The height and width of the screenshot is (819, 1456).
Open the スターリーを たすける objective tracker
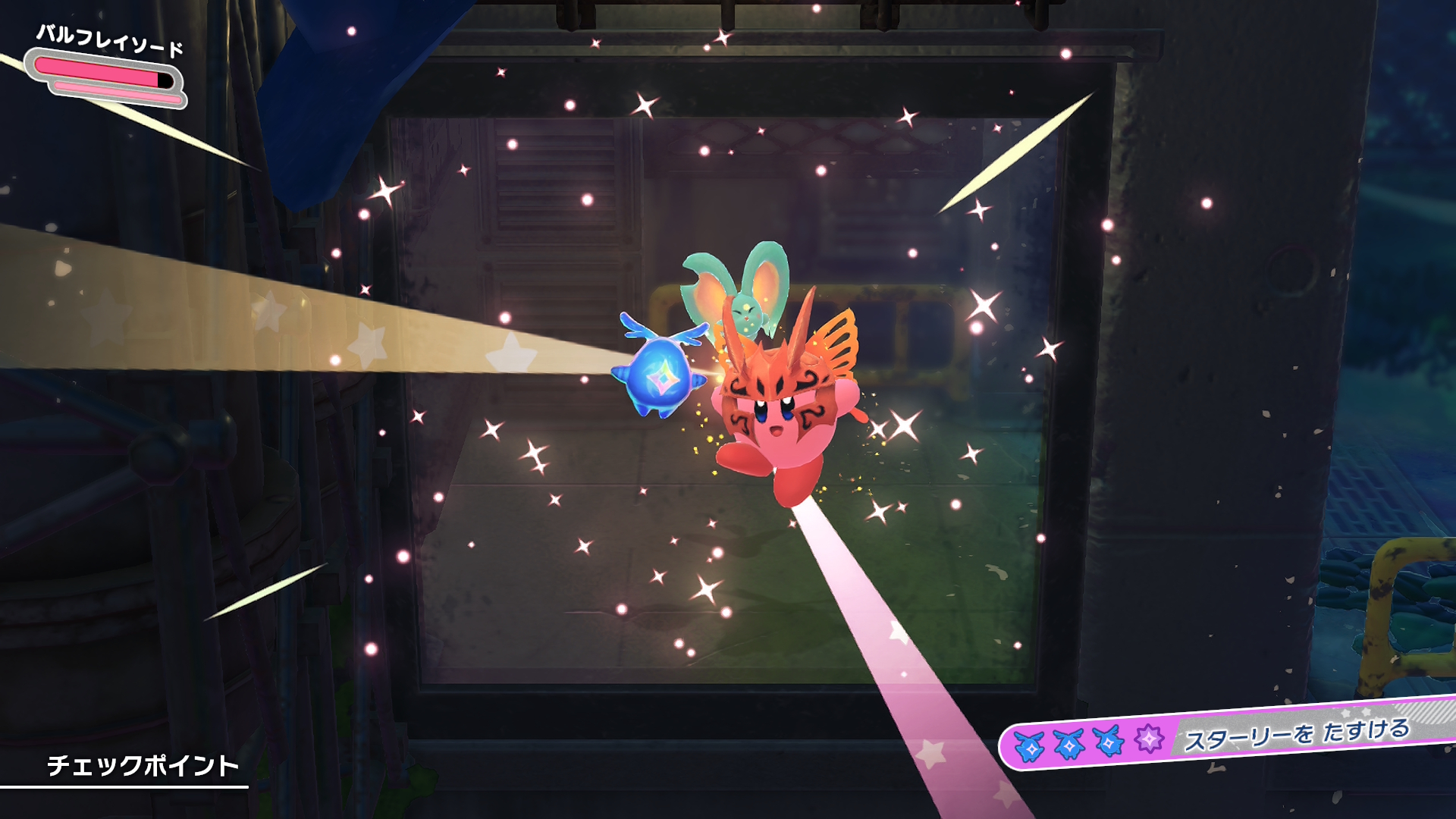[x=1296, y=733]
